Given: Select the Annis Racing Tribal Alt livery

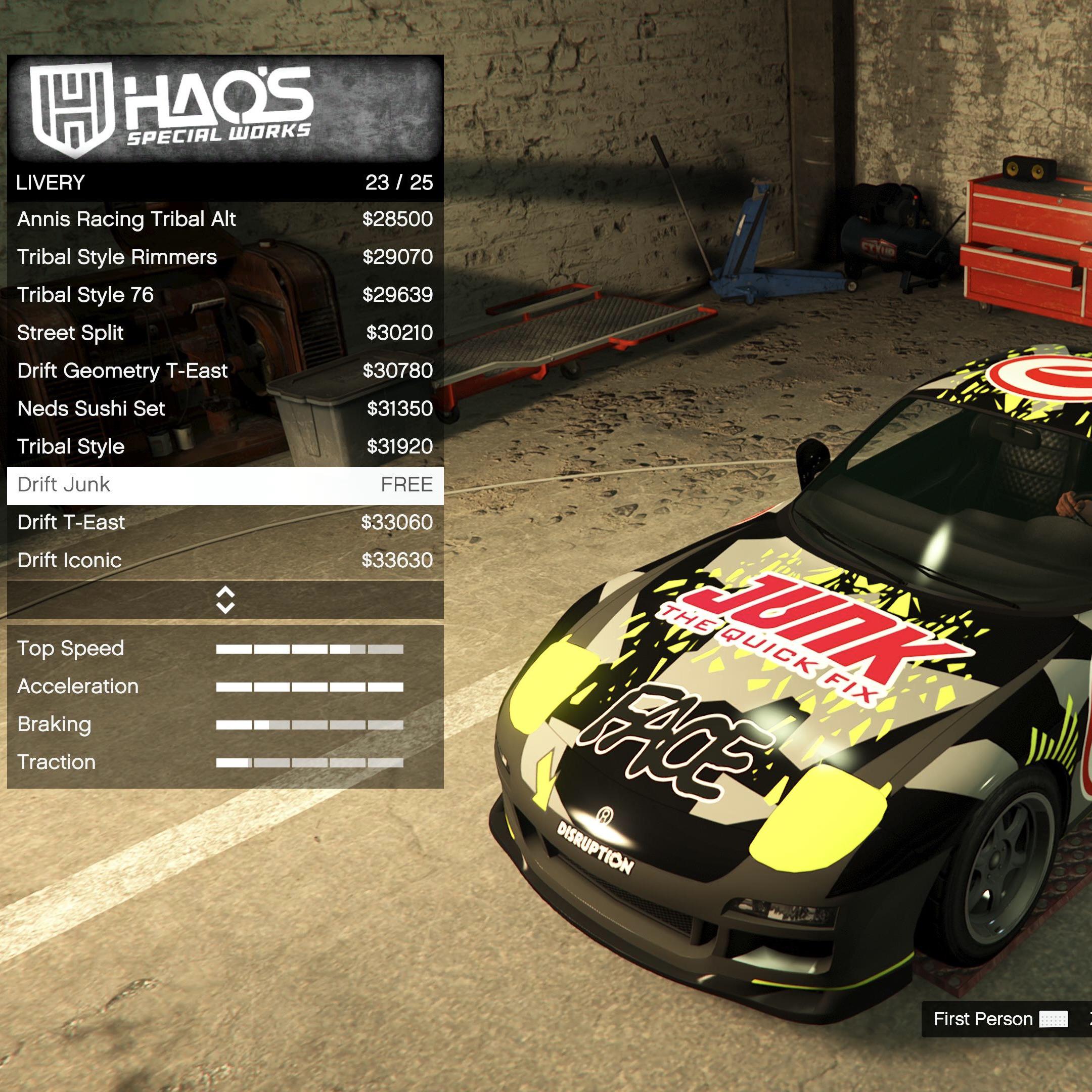Looking at the screenshot, I should [225, 219].
